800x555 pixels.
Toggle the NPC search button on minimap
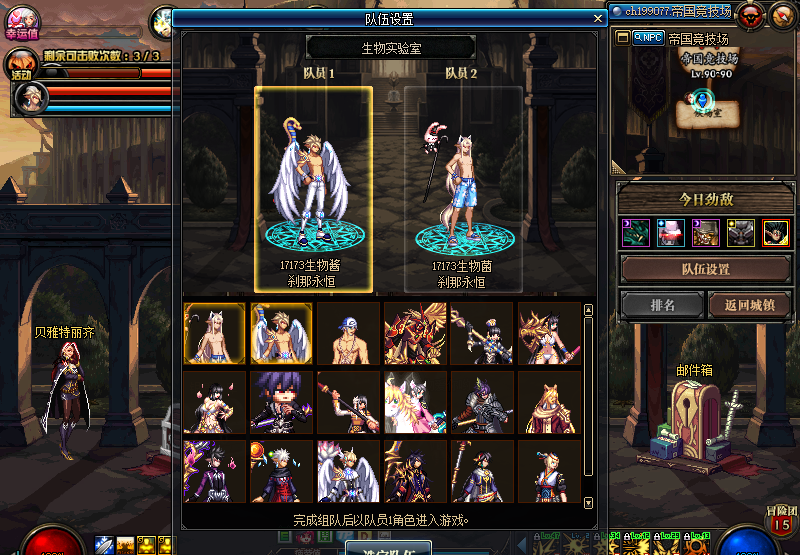pos(649,38)
